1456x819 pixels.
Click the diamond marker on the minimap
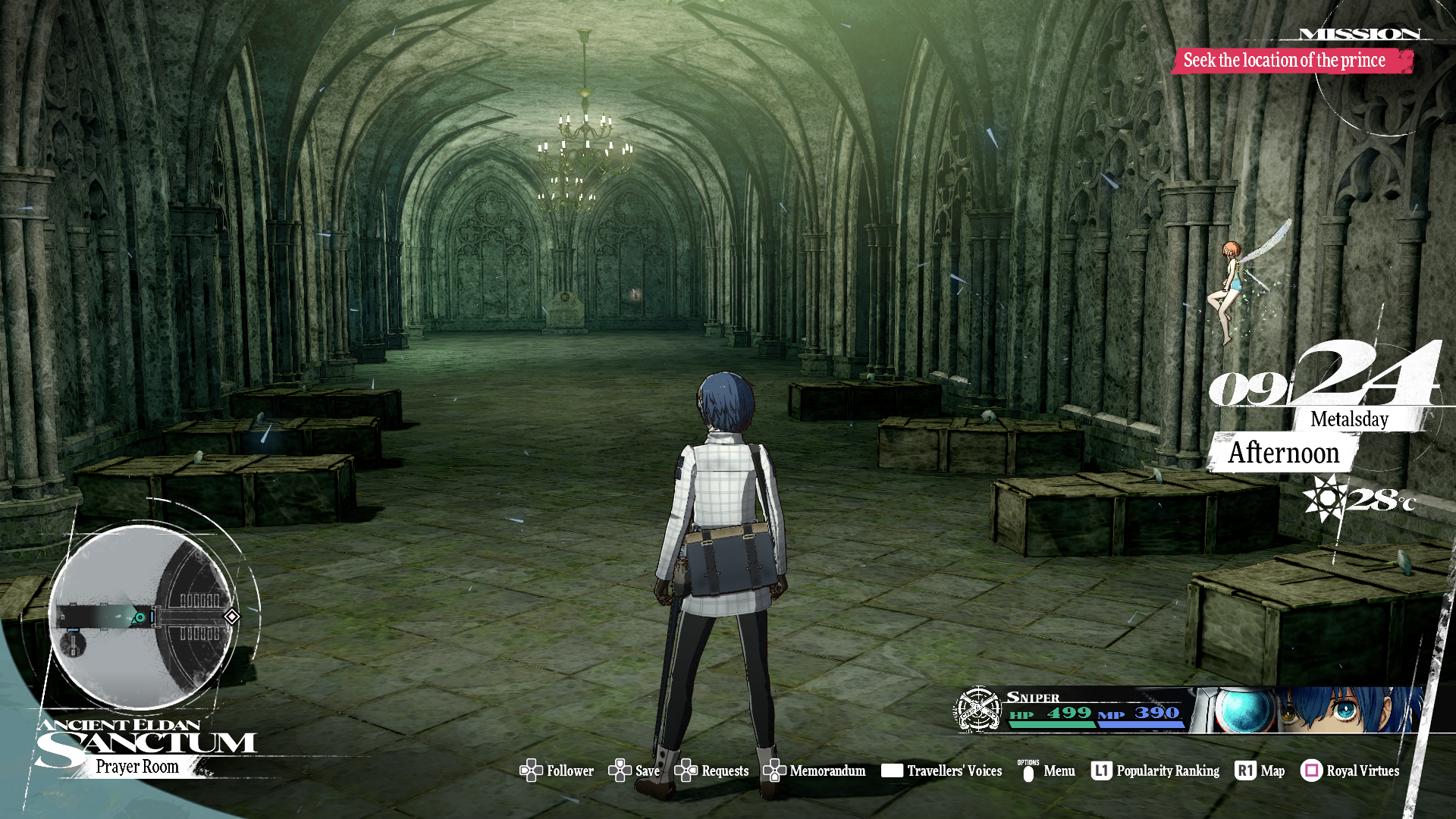click(232, 617)
